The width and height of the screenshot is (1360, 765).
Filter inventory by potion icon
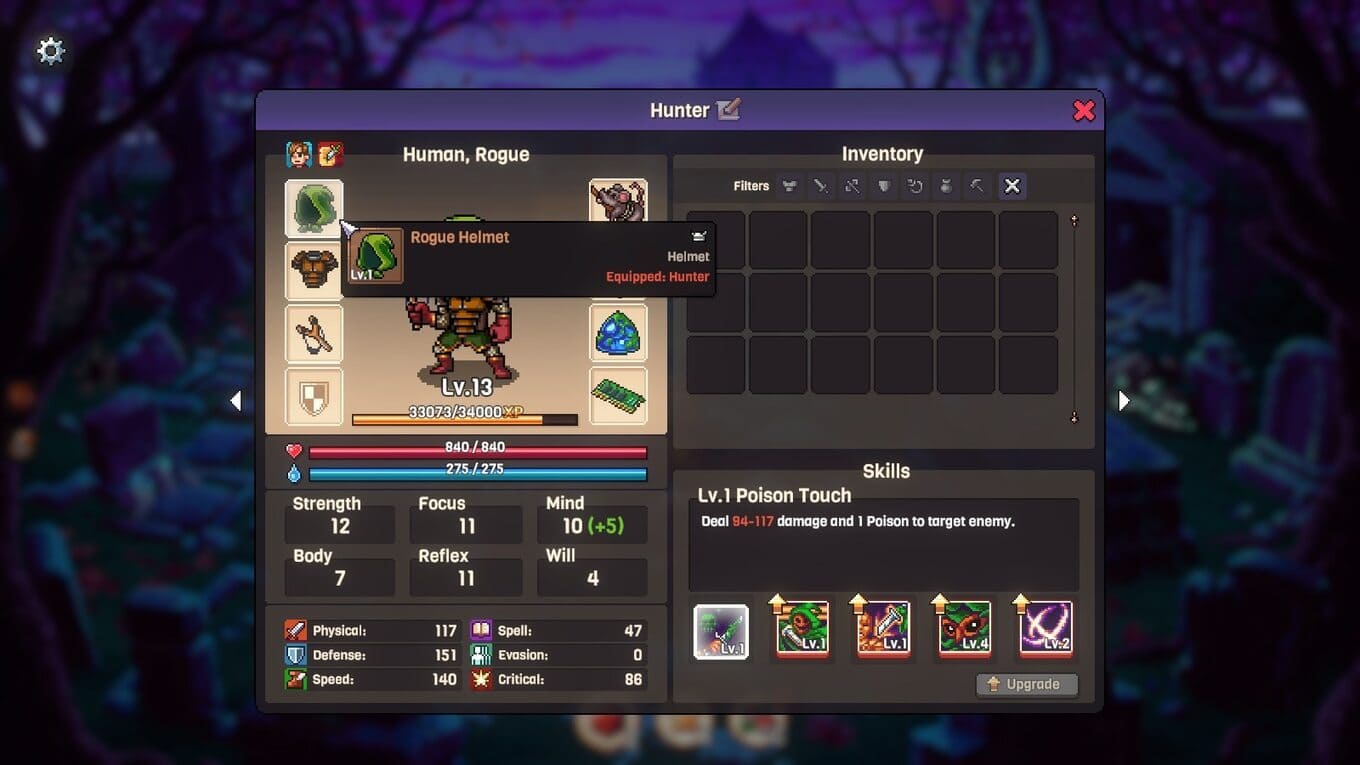click(946, 186)
